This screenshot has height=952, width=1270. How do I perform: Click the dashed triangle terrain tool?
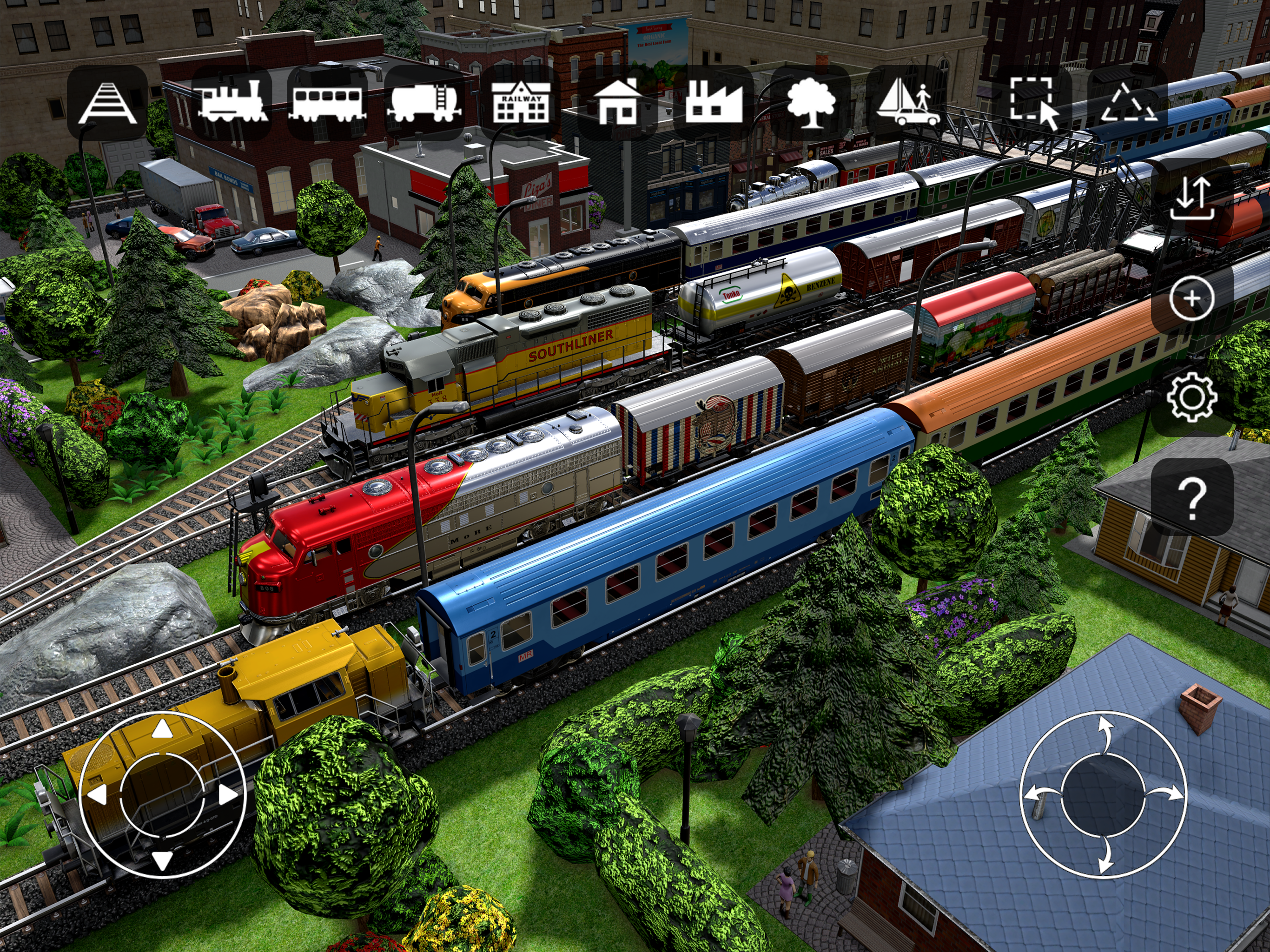[x=1128, y=103]
